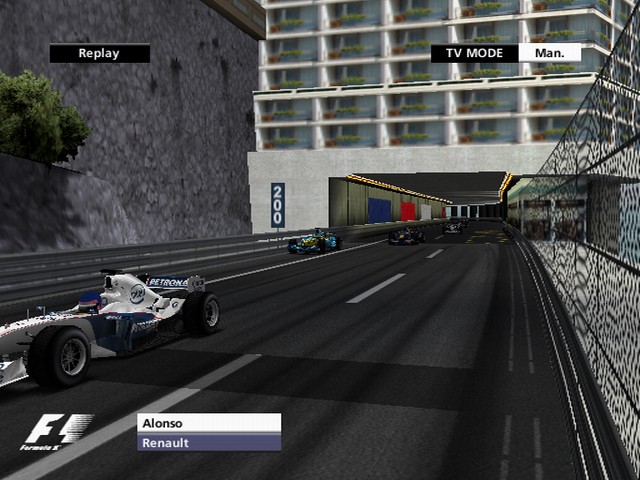This screenshot has height=480, width=640.
Task: Toggle the TV MODE Man. setting
Action: point(549,53)
